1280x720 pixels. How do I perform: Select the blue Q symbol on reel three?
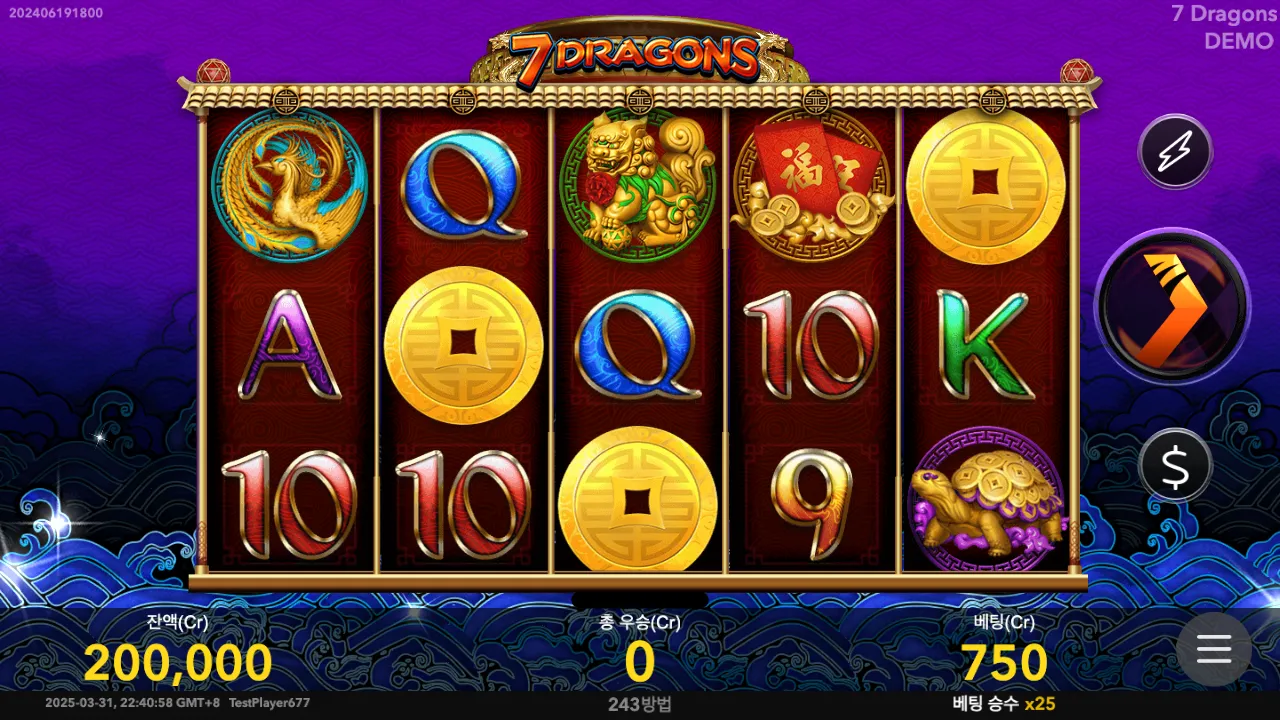[x=638, y=345]
